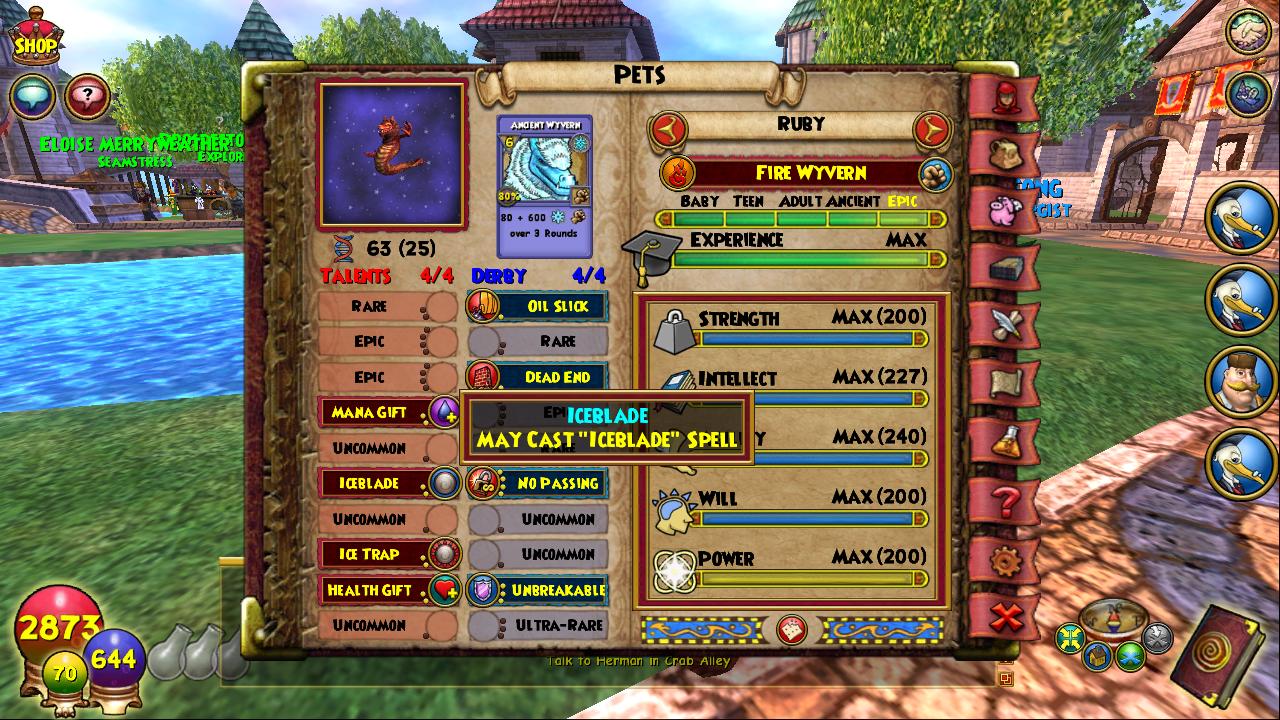1280x720 pixels.
Task: Choose the Oil Slick derby ability
Action: [538, 306]
